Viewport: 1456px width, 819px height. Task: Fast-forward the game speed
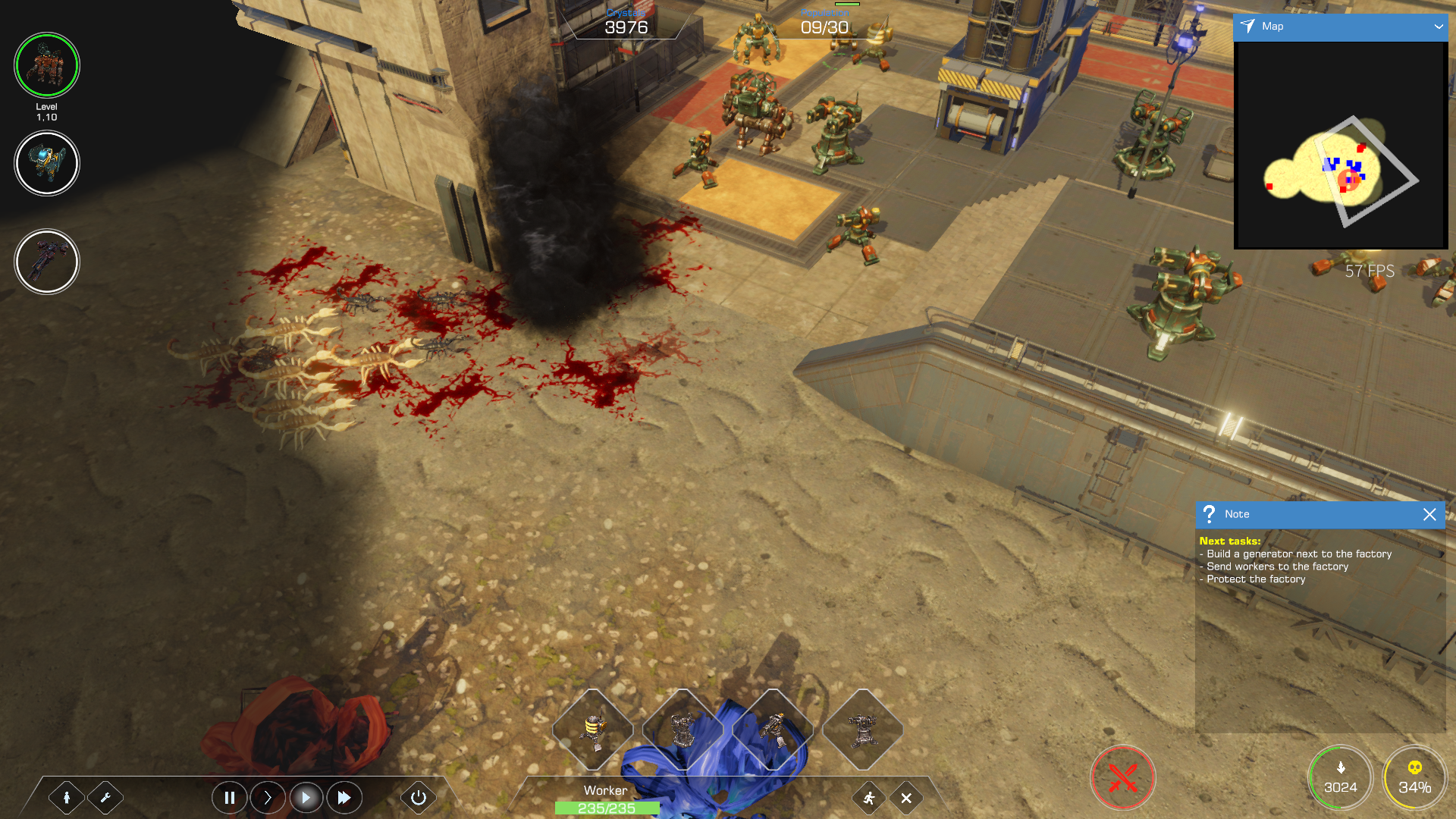pyautogui.click(x=344, y=798)
